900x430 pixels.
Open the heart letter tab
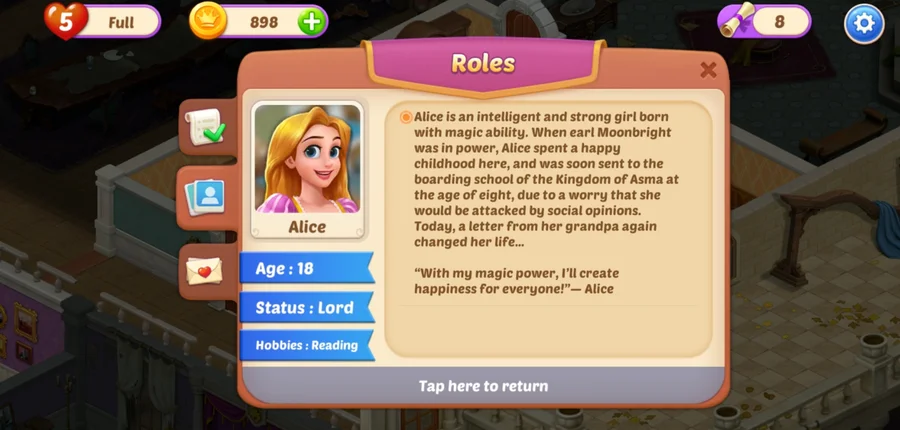[x=205, y=270]
